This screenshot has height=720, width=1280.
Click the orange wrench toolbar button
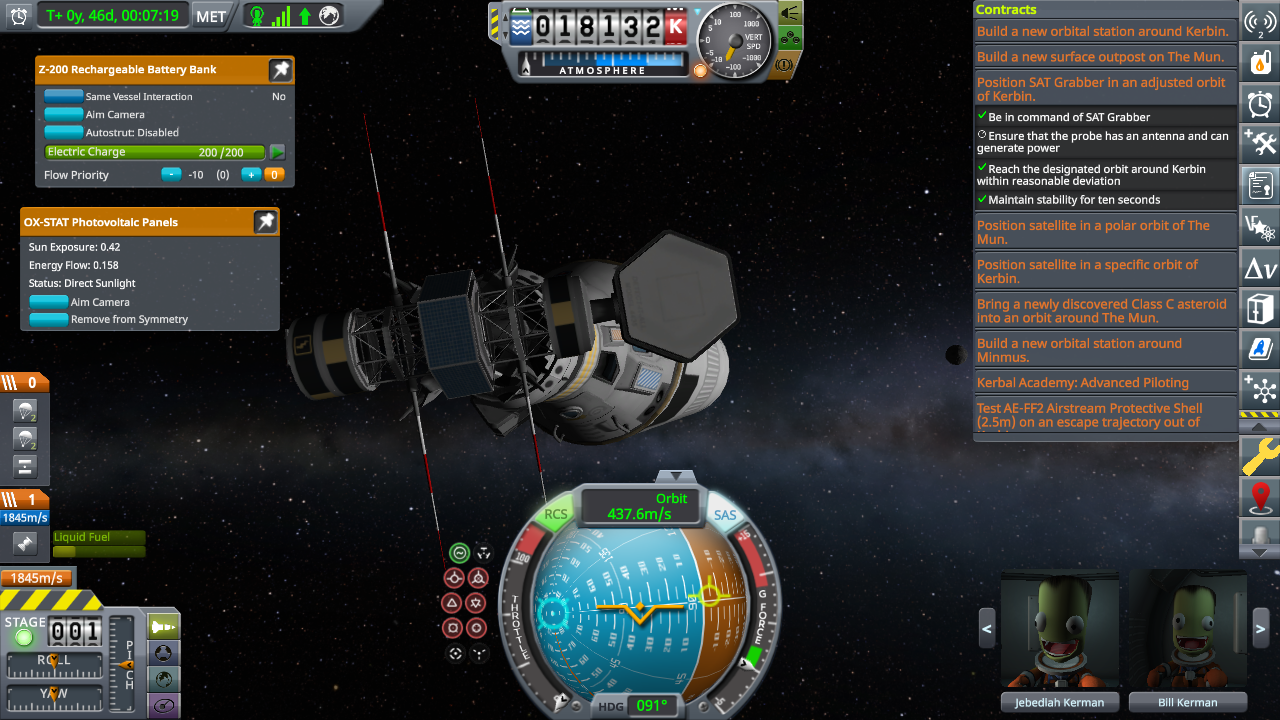[1259, 457]
